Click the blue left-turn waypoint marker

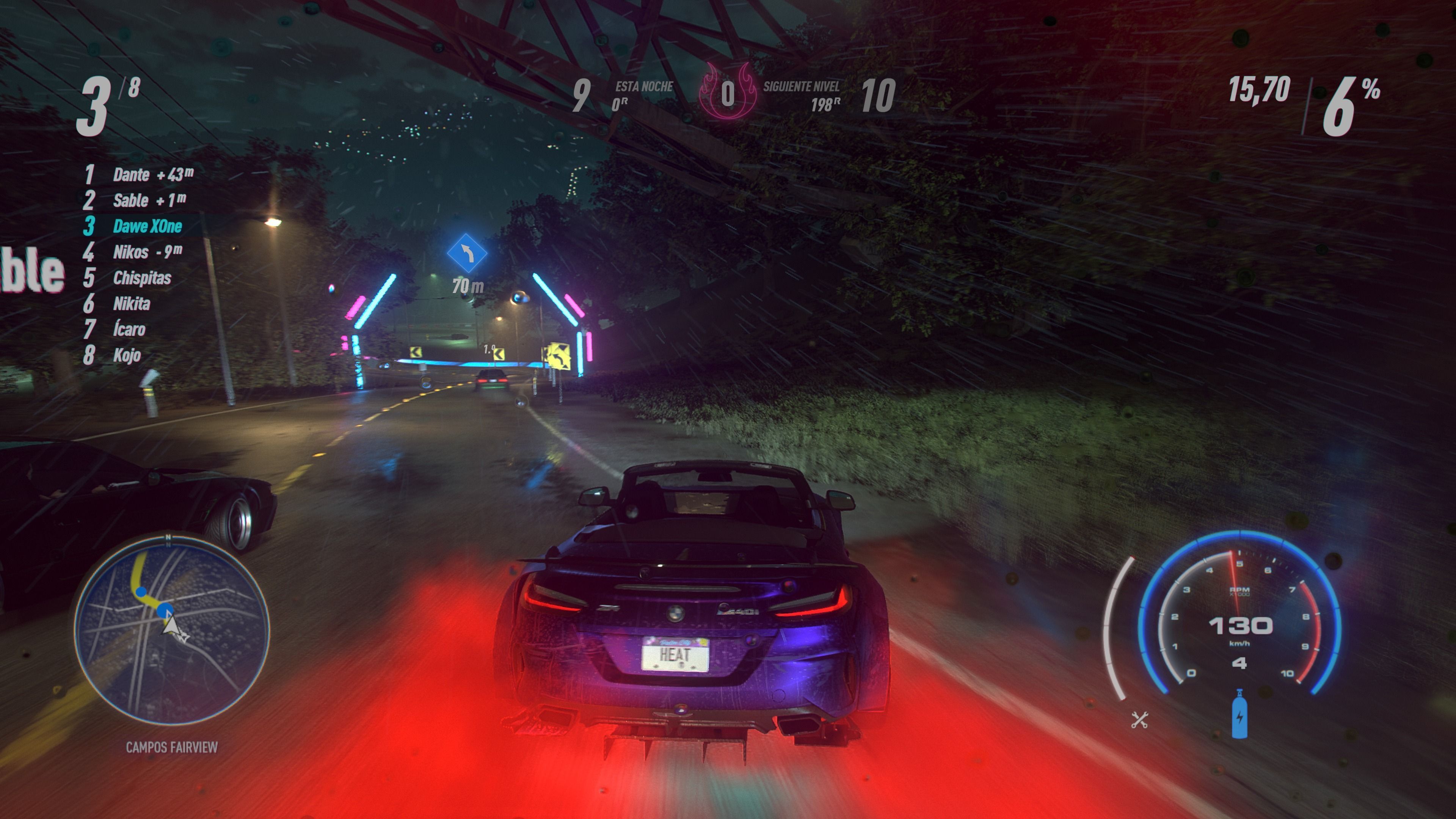[467, 253]
